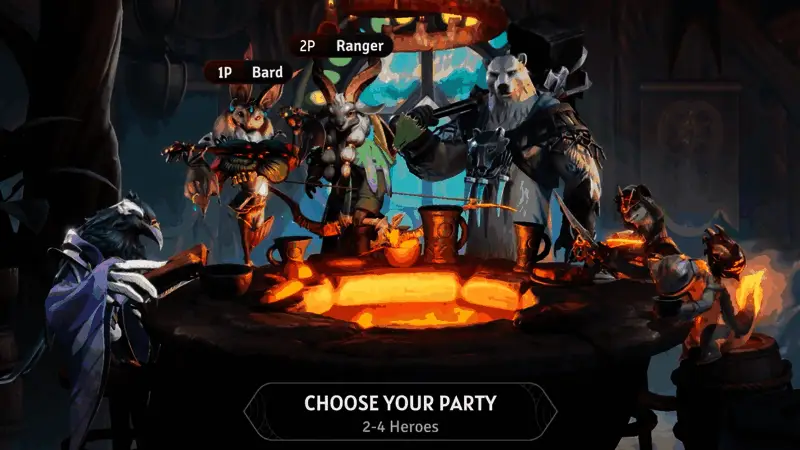800x450 pixels.
Task: Click the 1P Bard player tag
Action: (247, 72)
